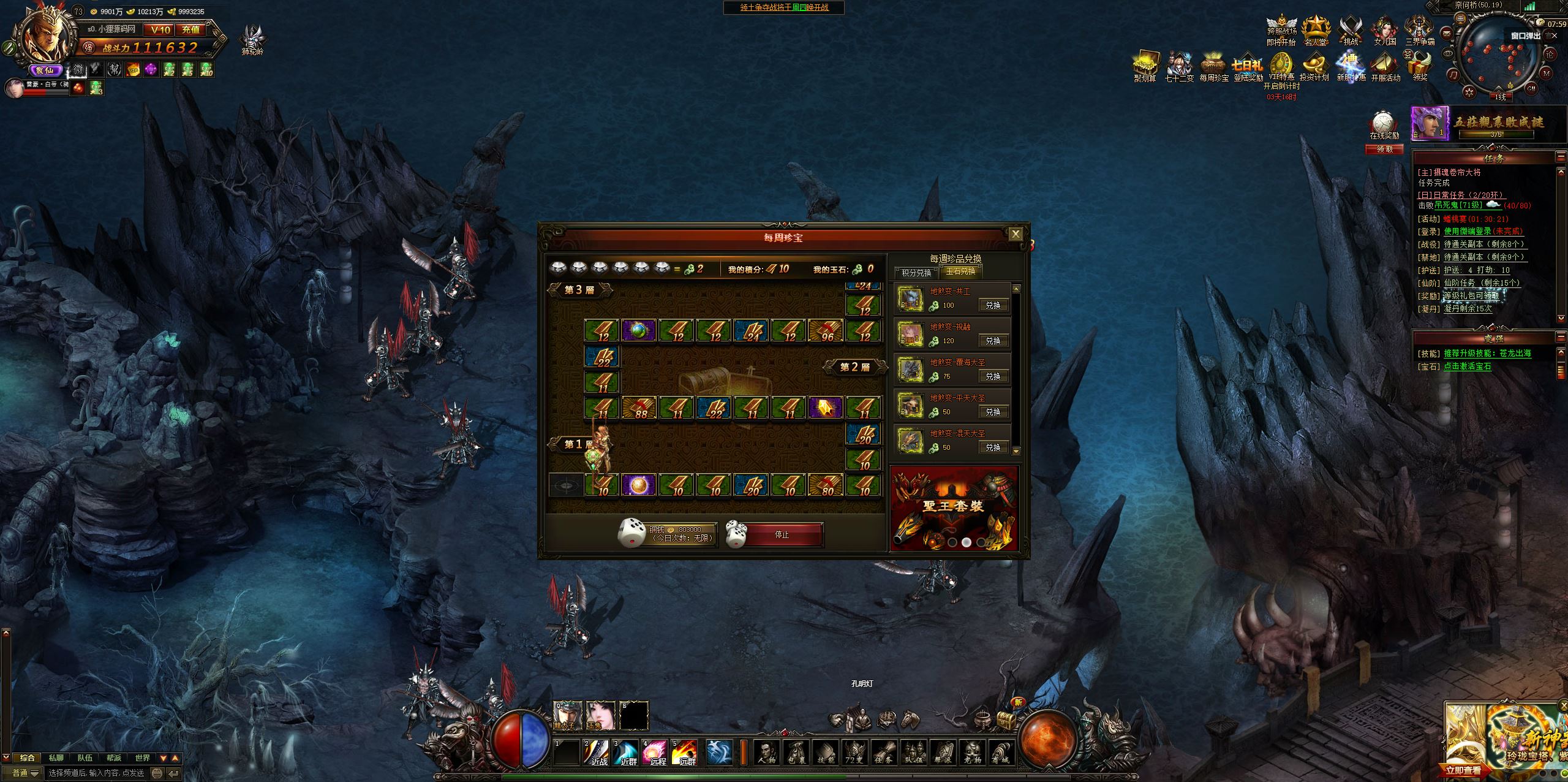Claim the 在线奖励 with 领取
This screenshot has height=782, width=1568.
pyautogui.click(x=1384, y=149)
